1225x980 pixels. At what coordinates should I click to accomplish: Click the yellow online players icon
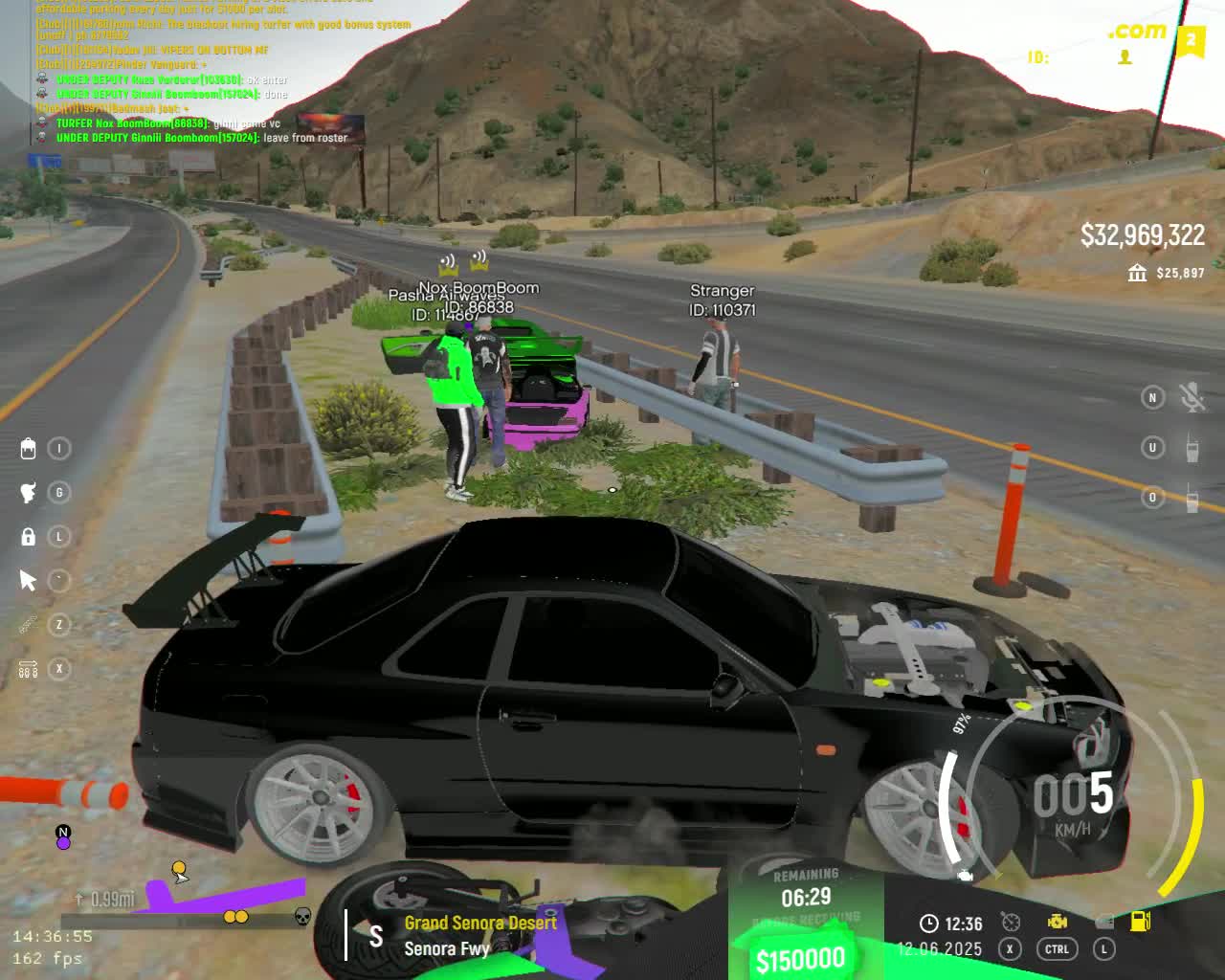(1125, 57)
